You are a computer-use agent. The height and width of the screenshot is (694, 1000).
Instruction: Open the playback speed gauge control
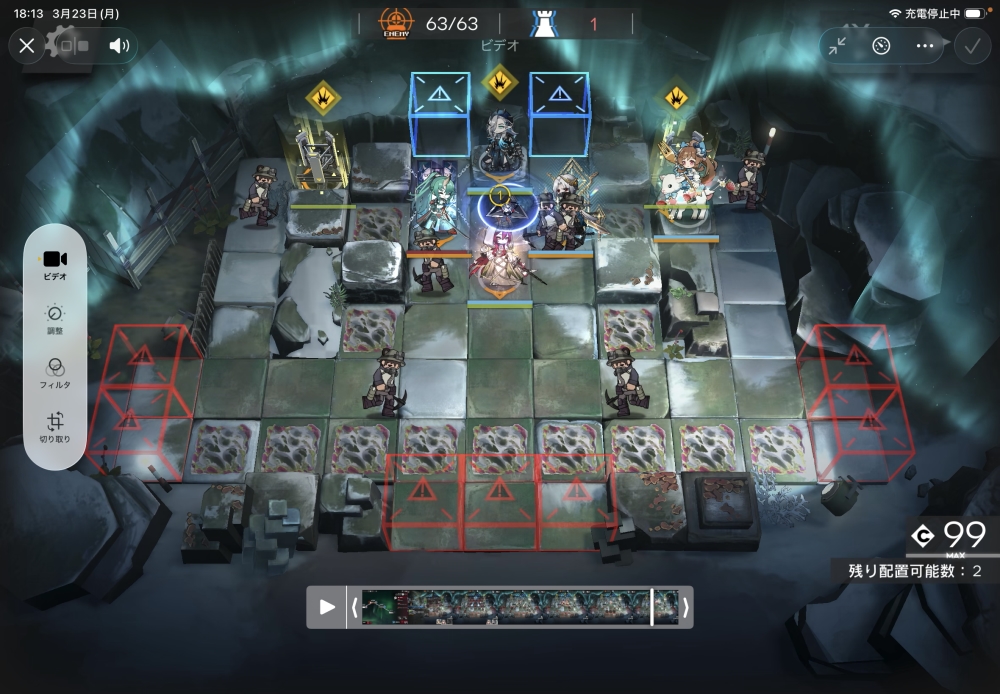click(x=880, y=46)
